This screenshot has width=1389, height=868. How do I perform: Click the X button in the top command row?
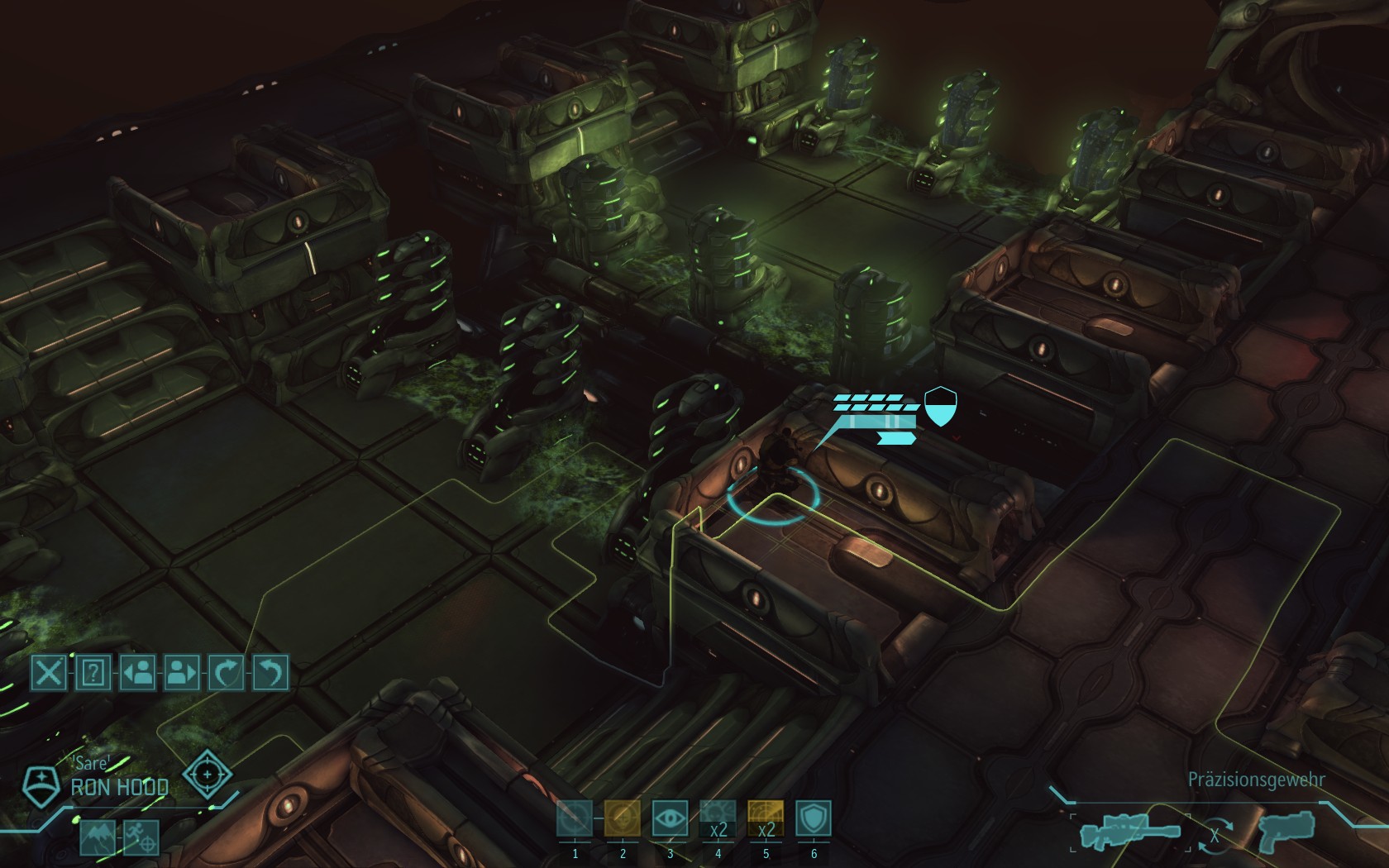tap(49, 672)
